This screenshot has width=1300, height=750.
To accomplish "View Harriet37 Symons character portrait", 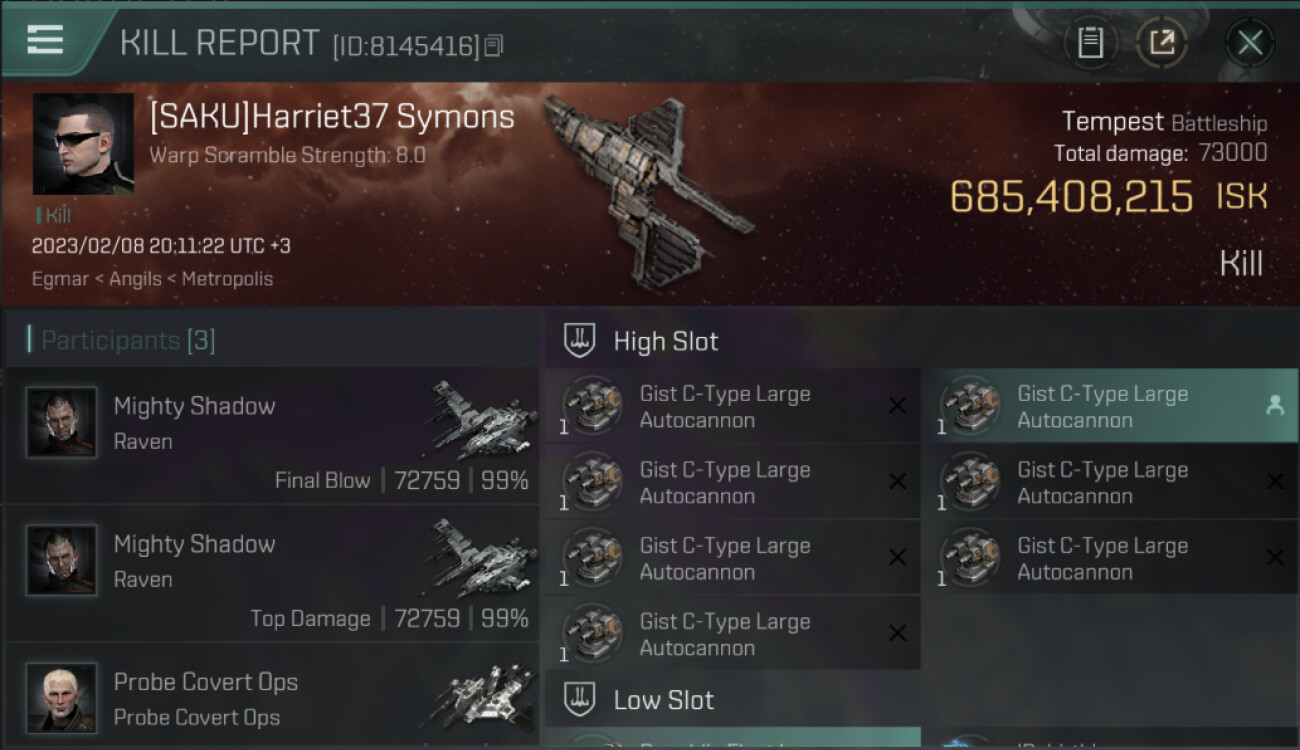I will click(83, 144).
